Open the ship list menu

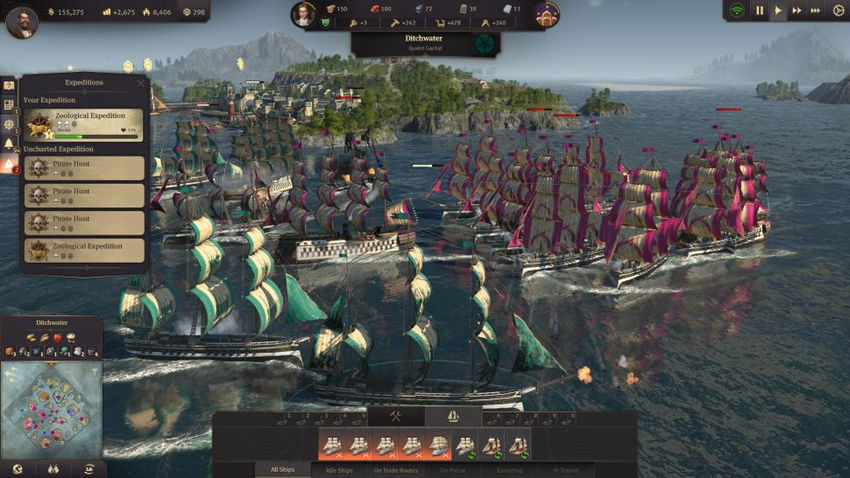452,416
